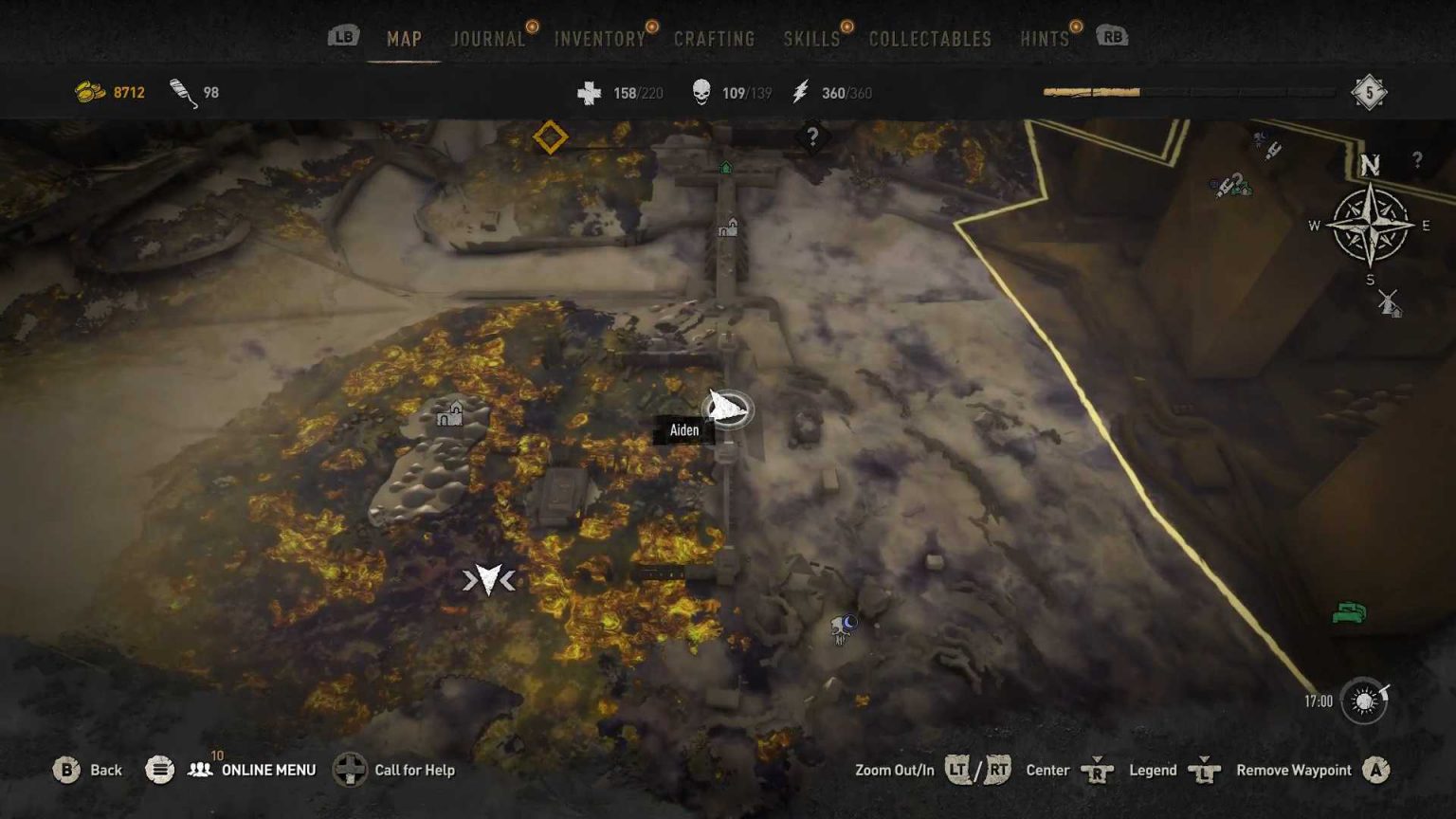1456x819 pixels.
Task: Select the level 5 diamond badge
Action: [x=1368, y=92]
